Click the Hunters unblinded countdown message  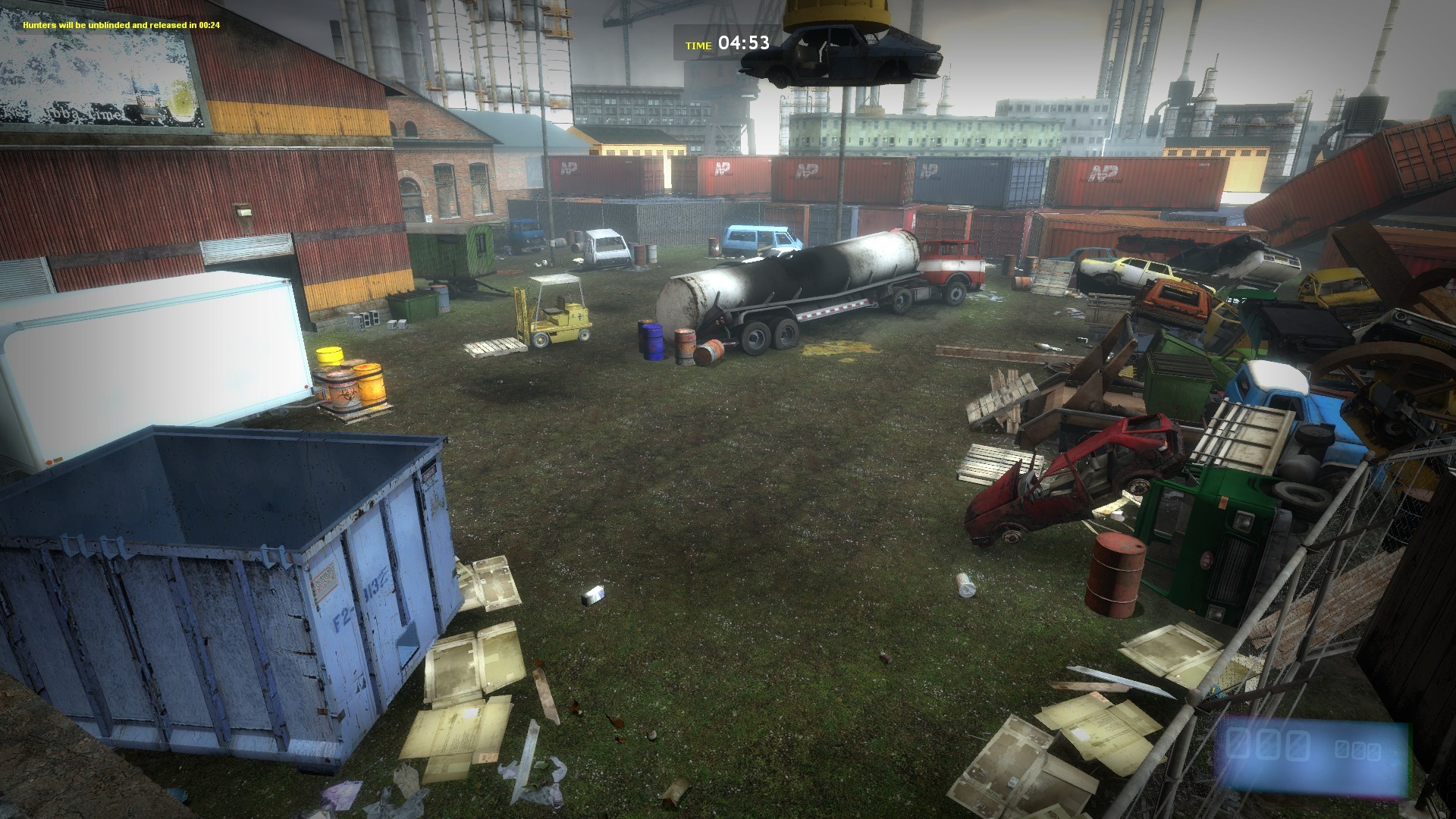121,24
